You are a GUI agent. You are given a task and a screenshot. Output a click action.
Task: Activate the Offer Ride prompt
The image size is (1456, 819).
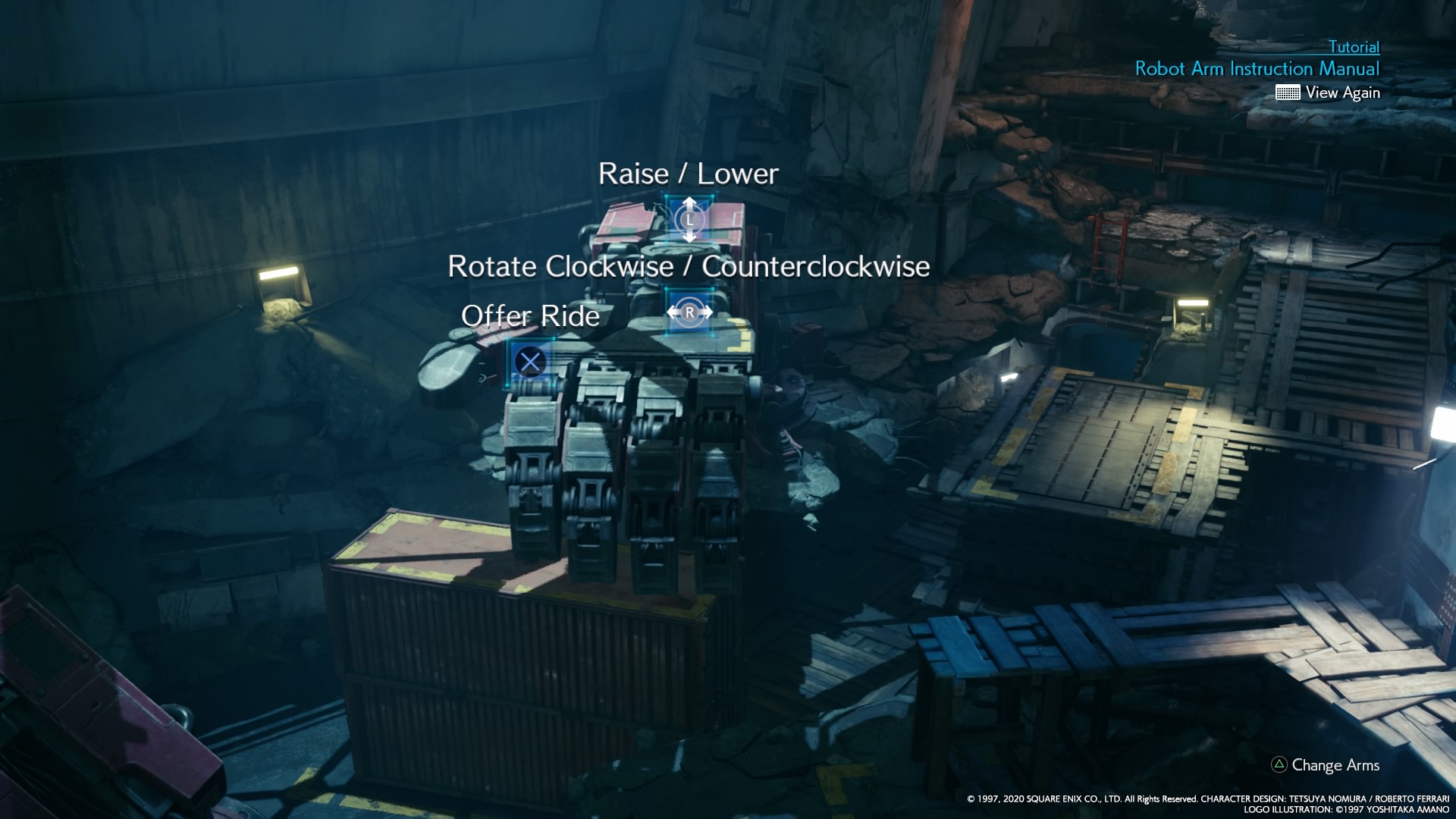pos(529,316)
